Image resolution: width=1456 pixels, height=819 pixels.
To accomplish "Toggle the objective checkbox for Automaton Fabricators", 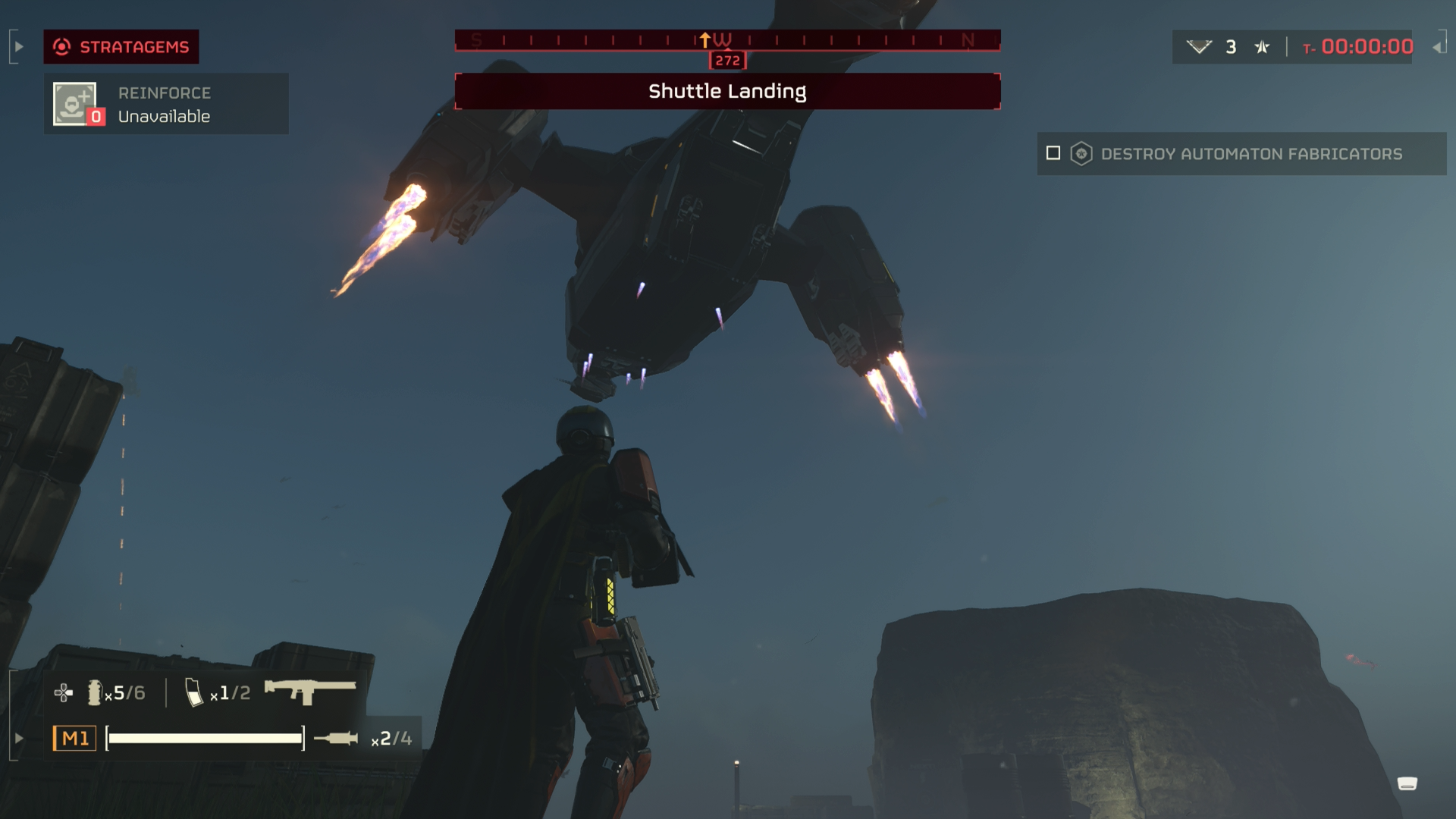I will pyautogui.click(x=1053, y=153).
